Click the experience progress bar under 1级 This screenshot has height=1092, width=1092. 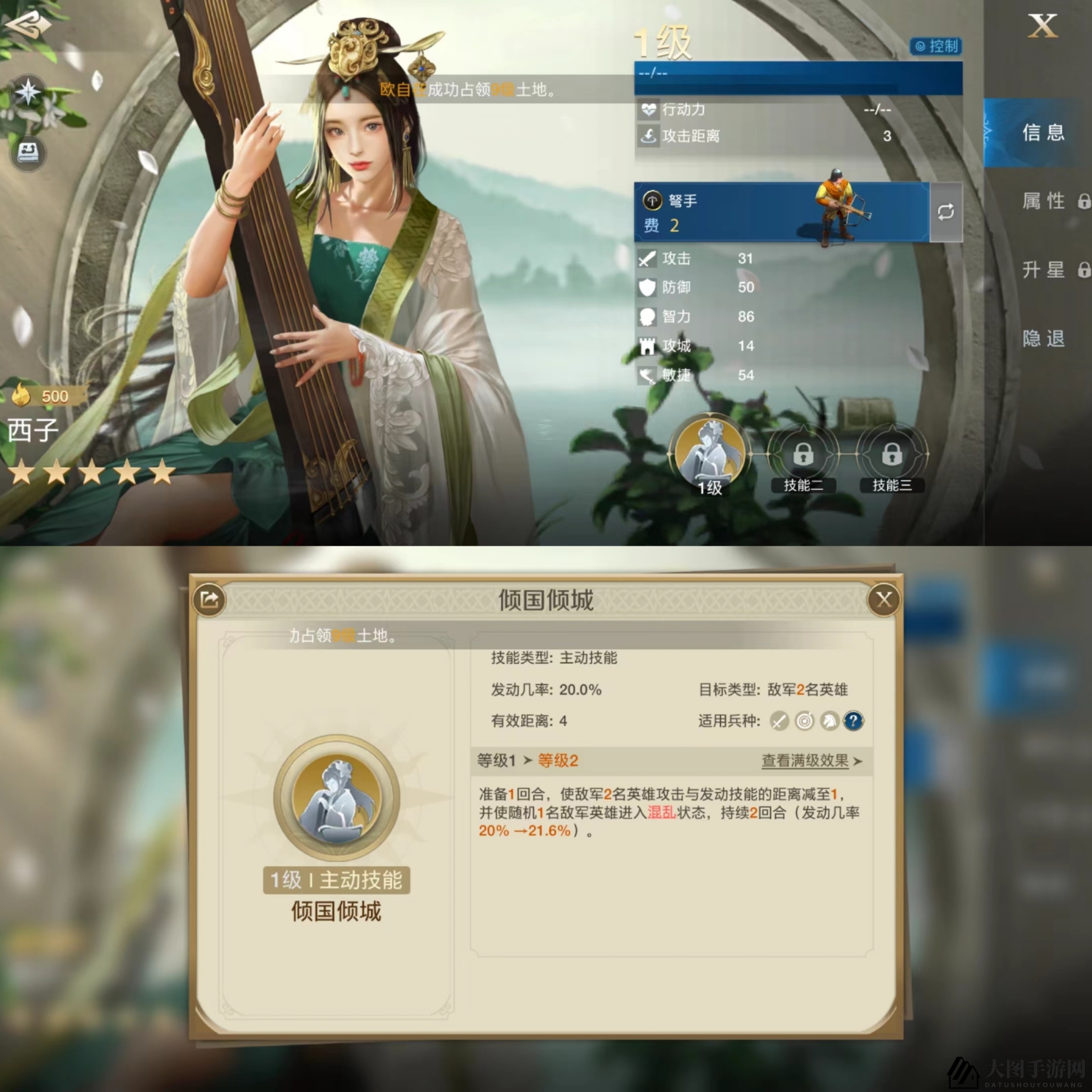point(798,77)
